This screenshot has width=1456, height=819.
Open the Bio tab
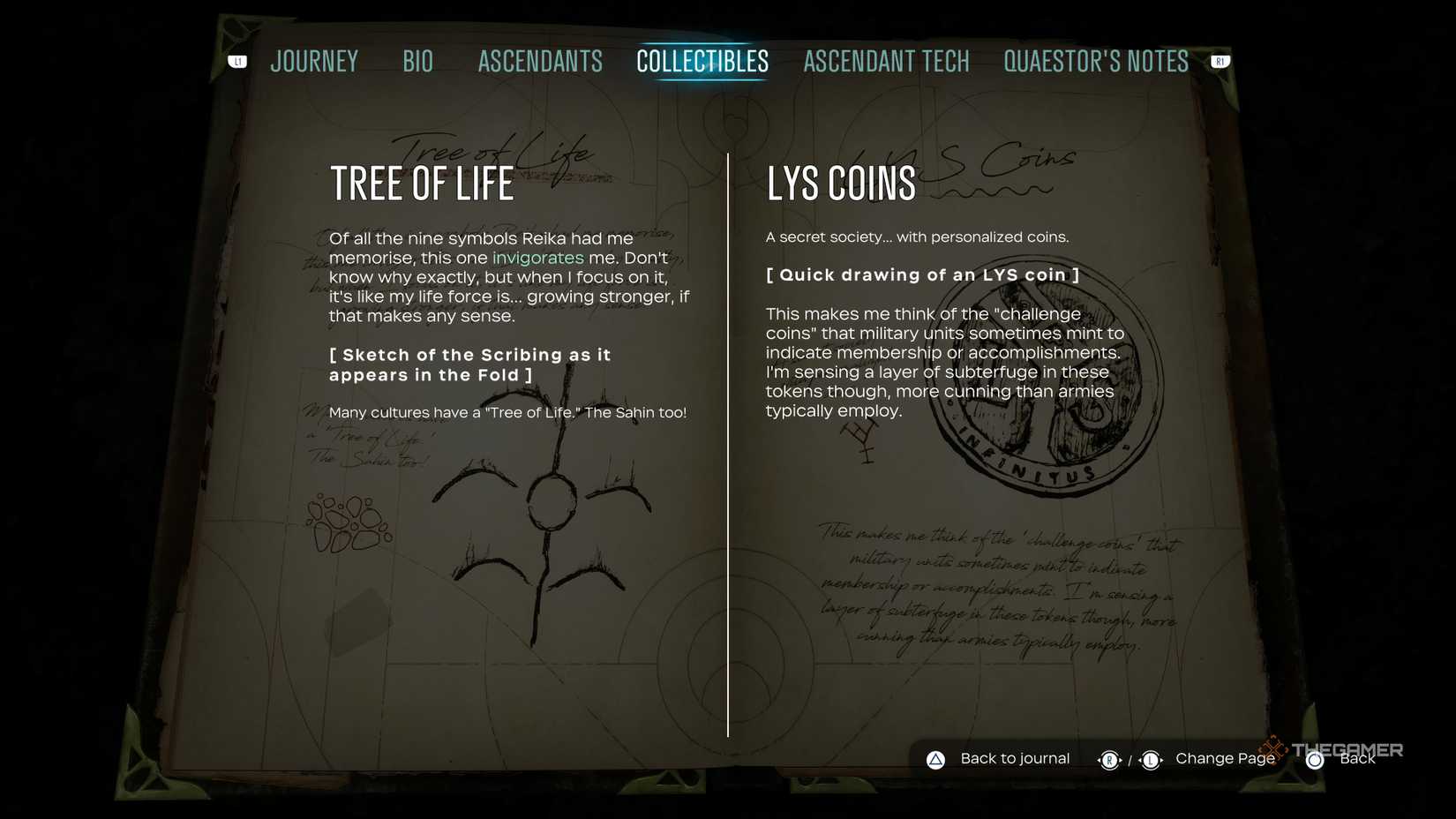(x=417, y=61)
